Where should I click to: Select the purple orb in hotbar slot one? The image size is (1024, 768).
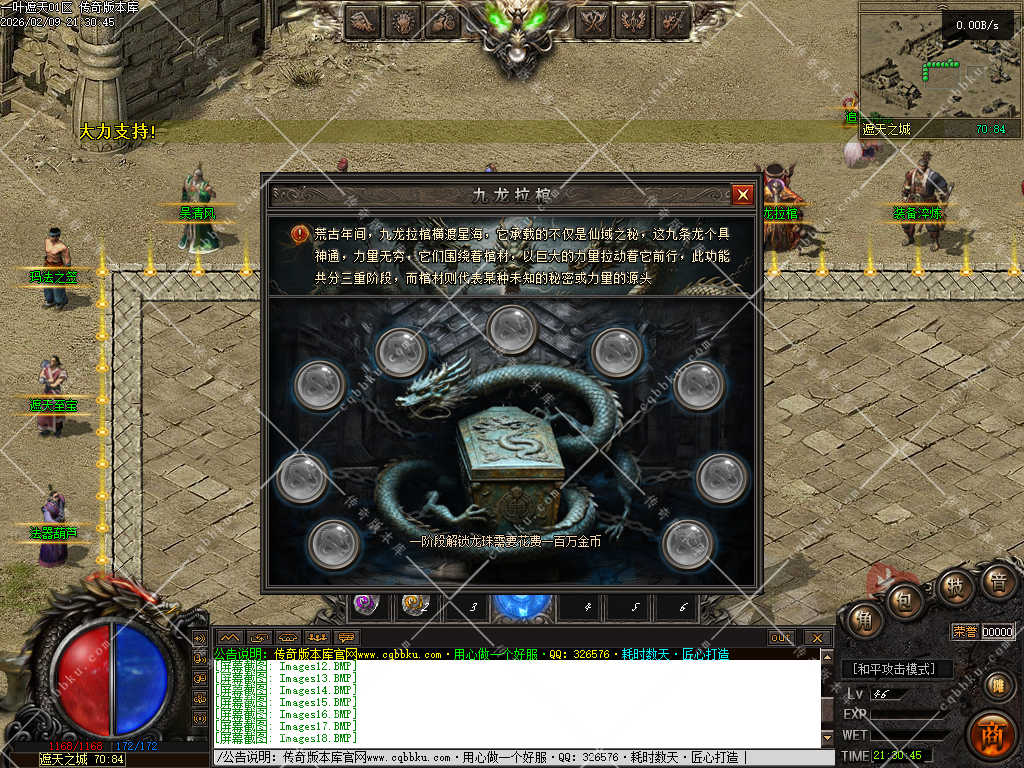[363, 604]
